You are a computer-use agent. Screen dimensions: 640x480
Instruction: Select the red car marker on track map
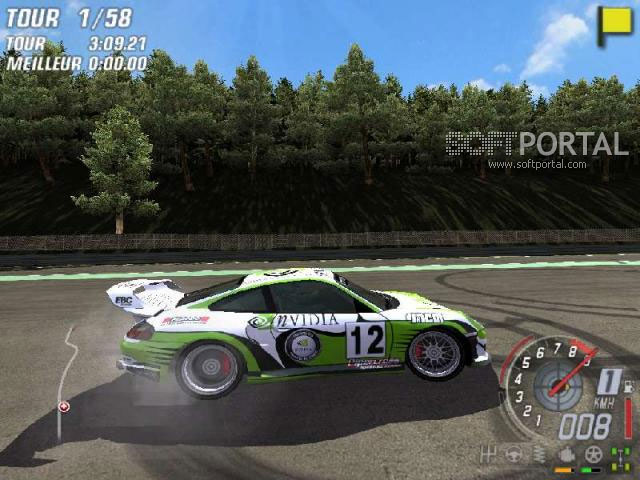tap(64, 406)
